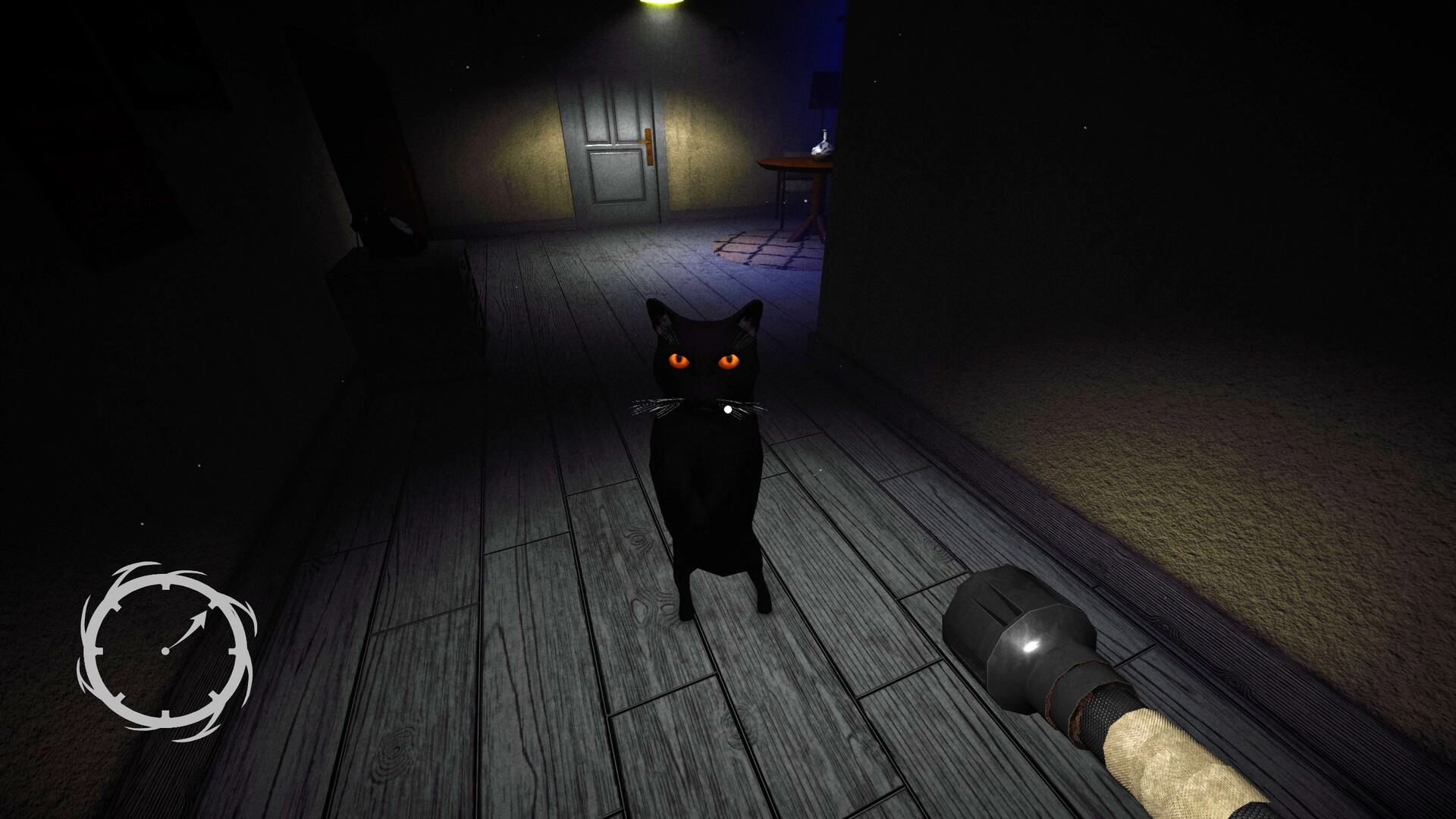The height and width of the screenshot is (819, 1456).
Task: Click the flashlight held in hand
Action: tap(1062, 682)
